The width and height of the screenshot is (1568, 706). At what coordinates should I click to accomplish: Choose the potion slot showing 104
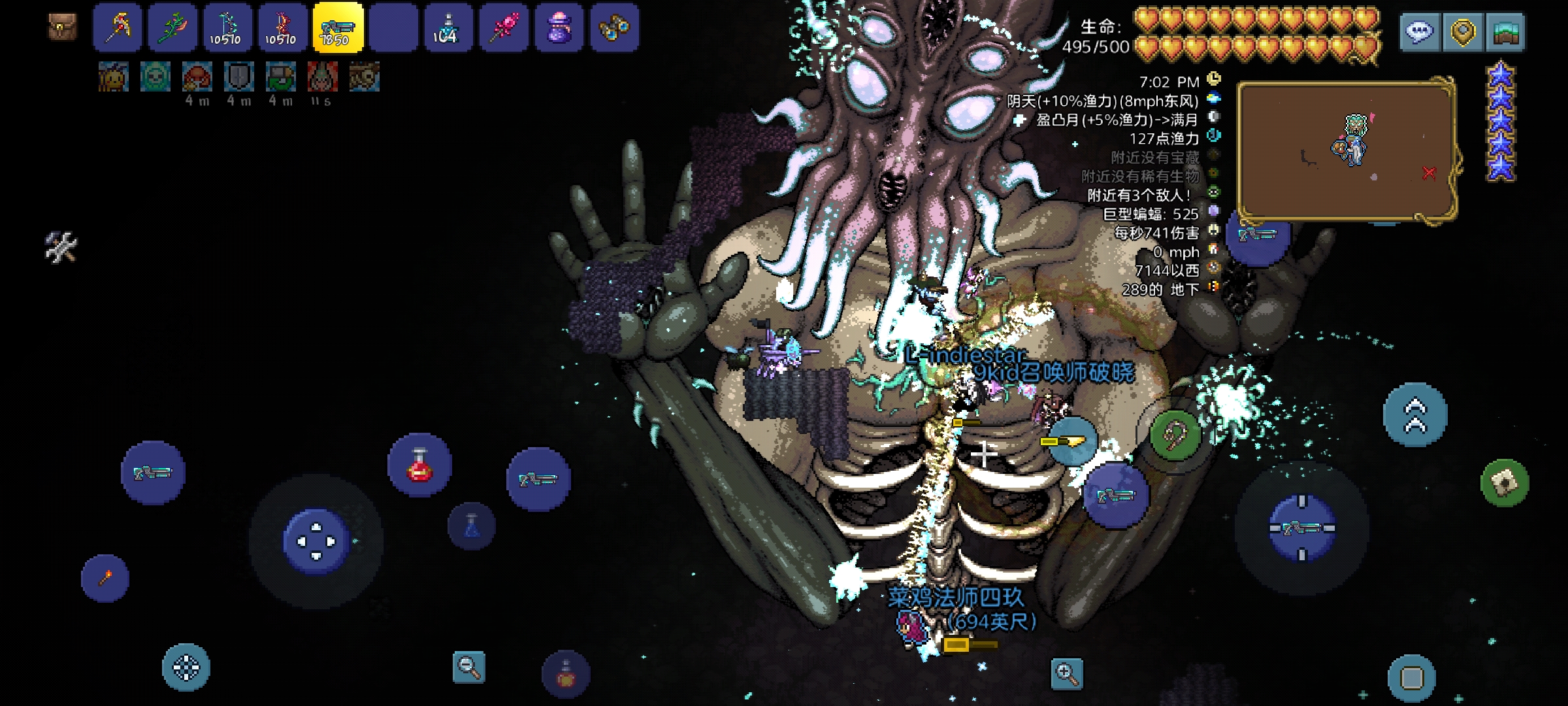pyautogui.click(x=448, y=27)
